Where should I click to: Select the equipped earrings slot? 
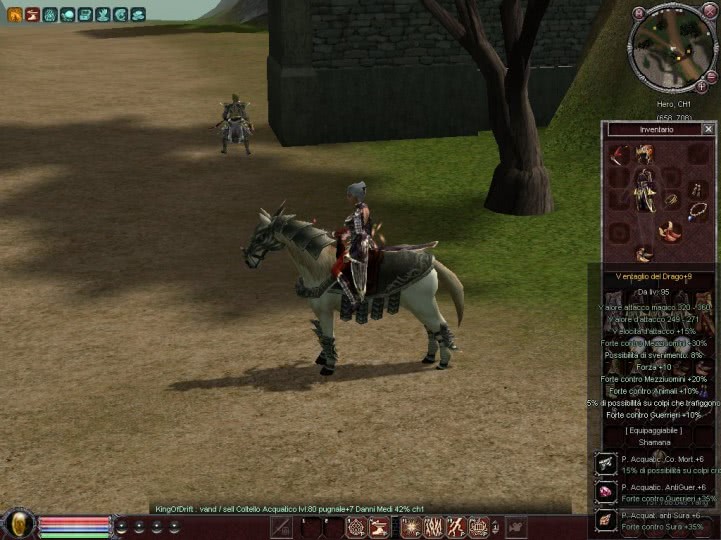[x=697, y=187]
